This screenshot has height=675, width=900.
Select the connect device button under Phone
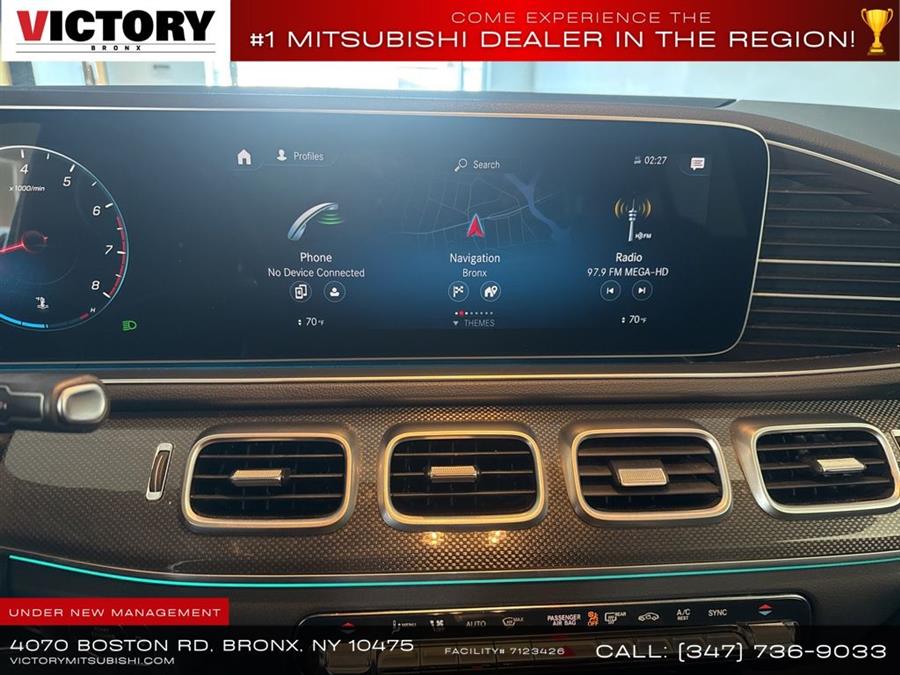300,292
